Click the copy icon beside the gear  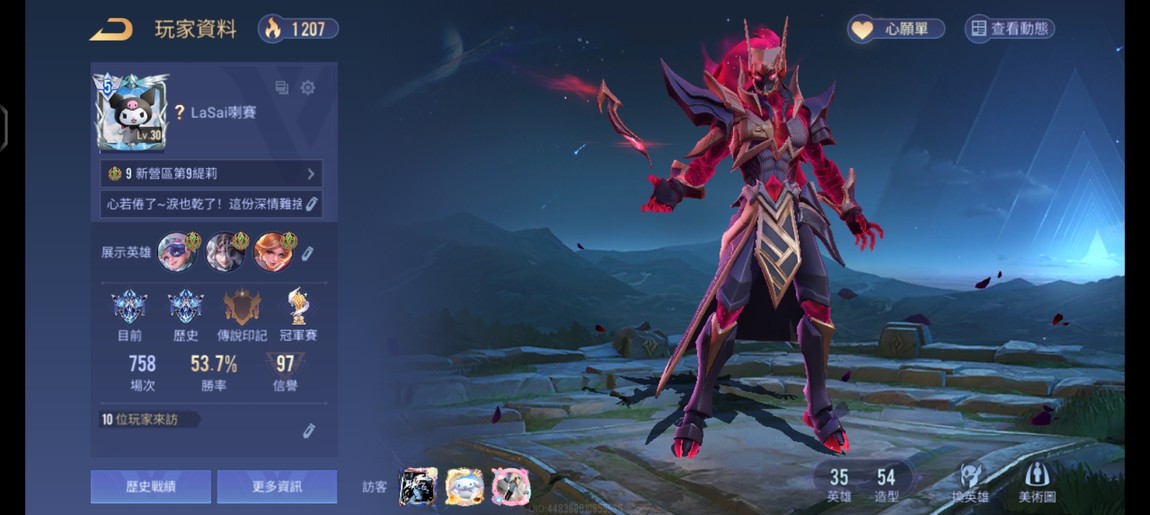(282, 88)
